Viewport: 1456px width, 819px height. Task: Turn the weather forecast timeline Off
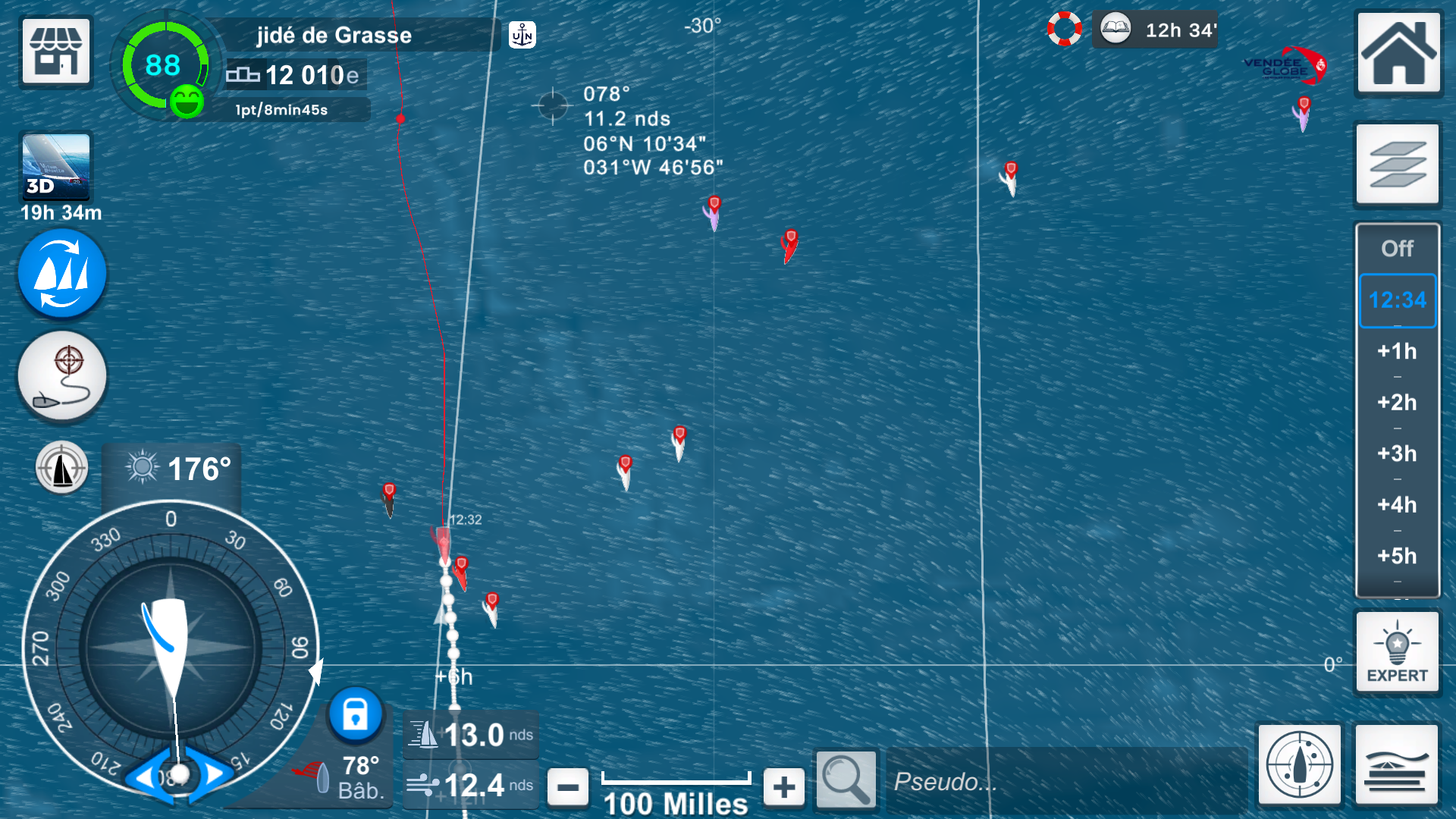click(1397, 249)
